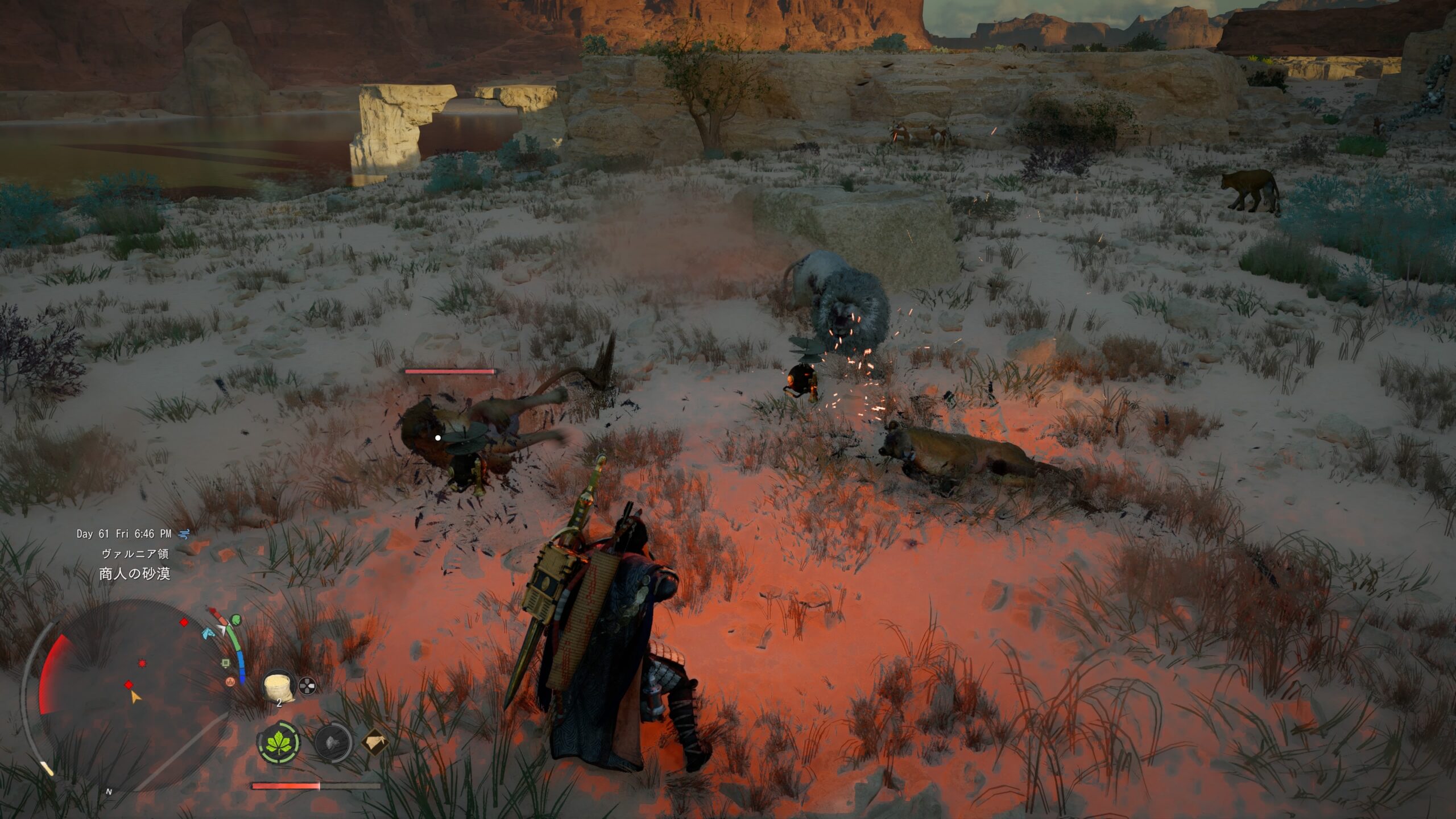Image resolution: width=1456 pixels, height=819 pixels.
Task: Click the orange crown marker on minimap
Action: coord(230,681)
